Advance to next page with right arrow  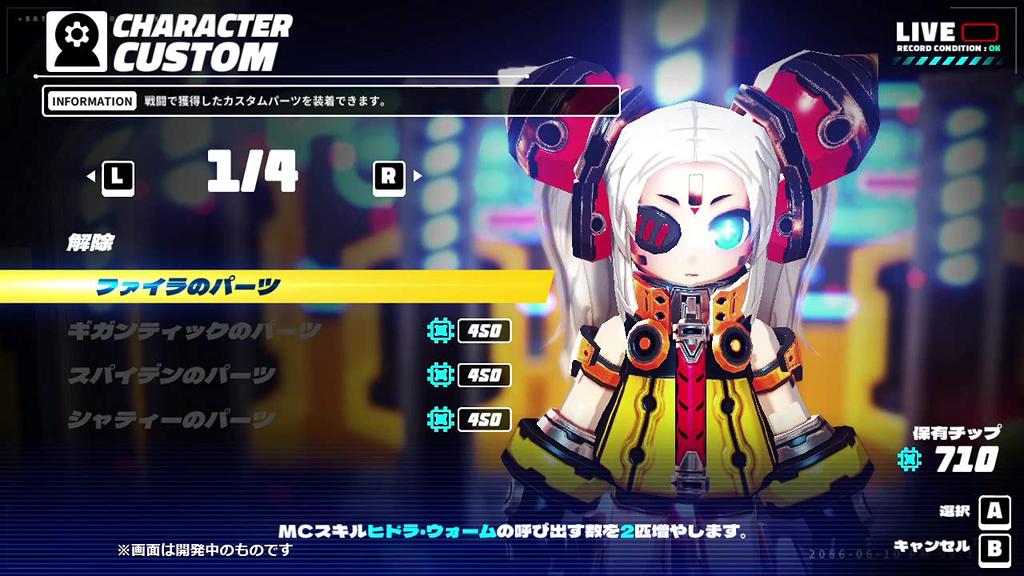tap(396, 177)
